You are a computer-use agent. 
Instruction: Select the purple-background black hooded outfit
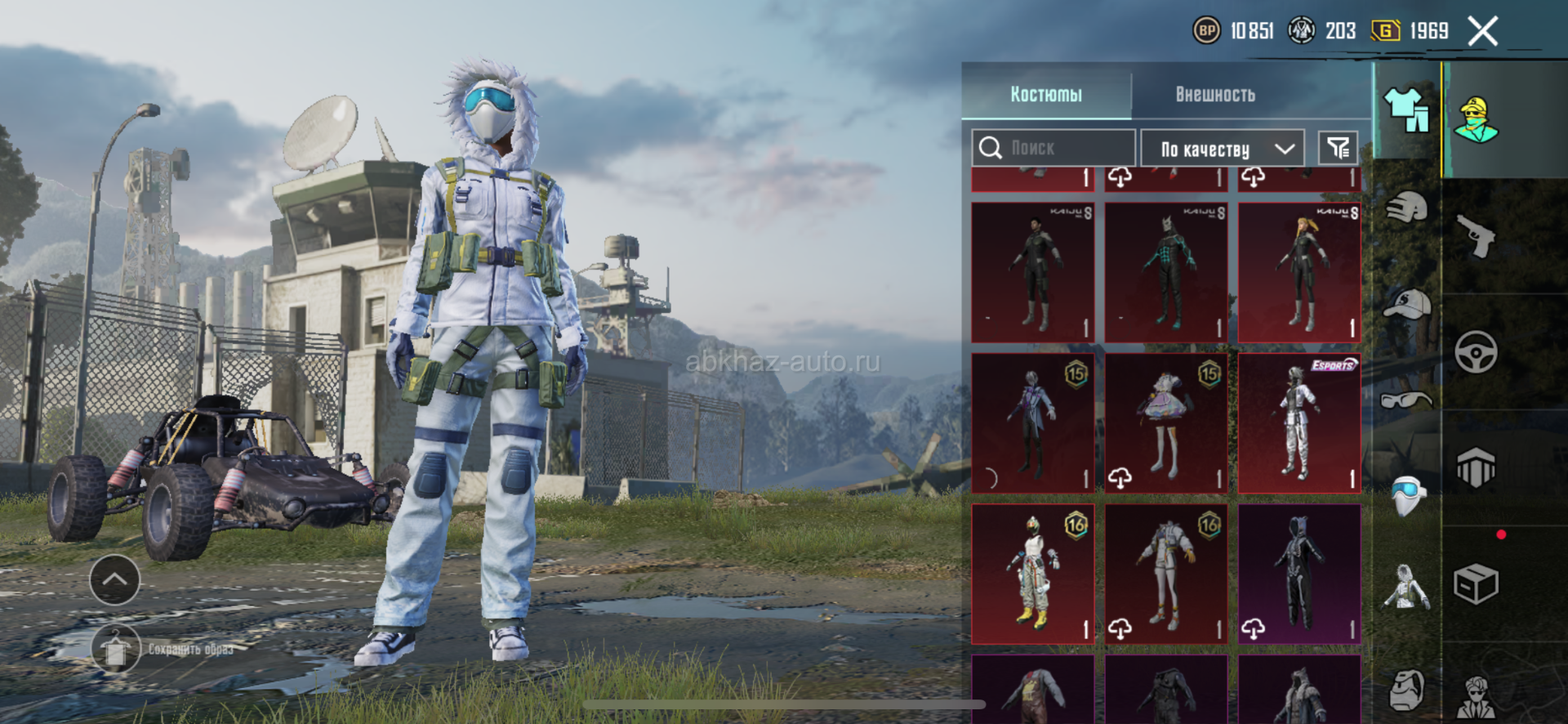[x=1298, y=574]
